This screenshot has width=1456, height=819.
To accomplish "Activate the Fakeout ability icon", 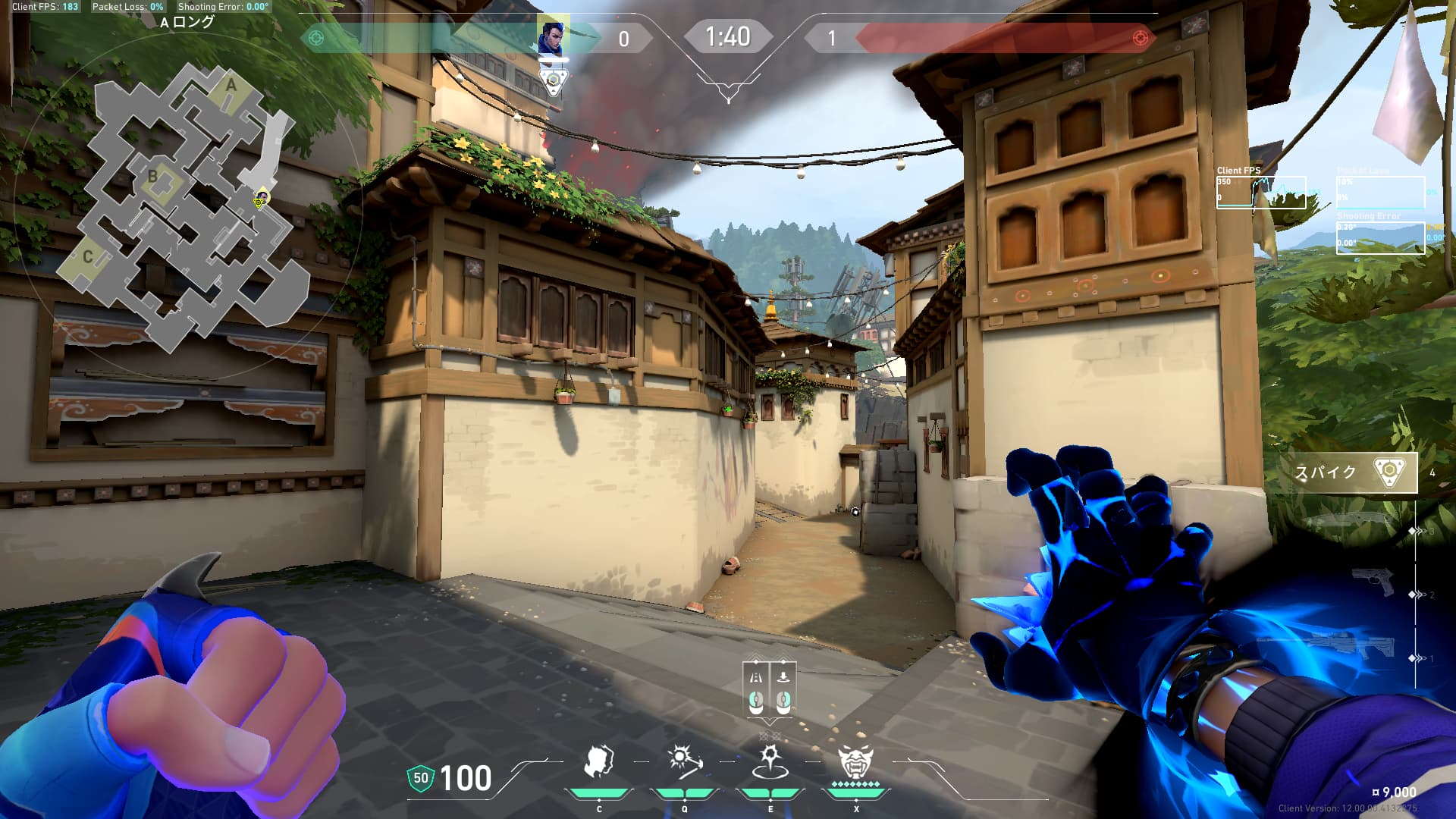I will click(599, 762).
